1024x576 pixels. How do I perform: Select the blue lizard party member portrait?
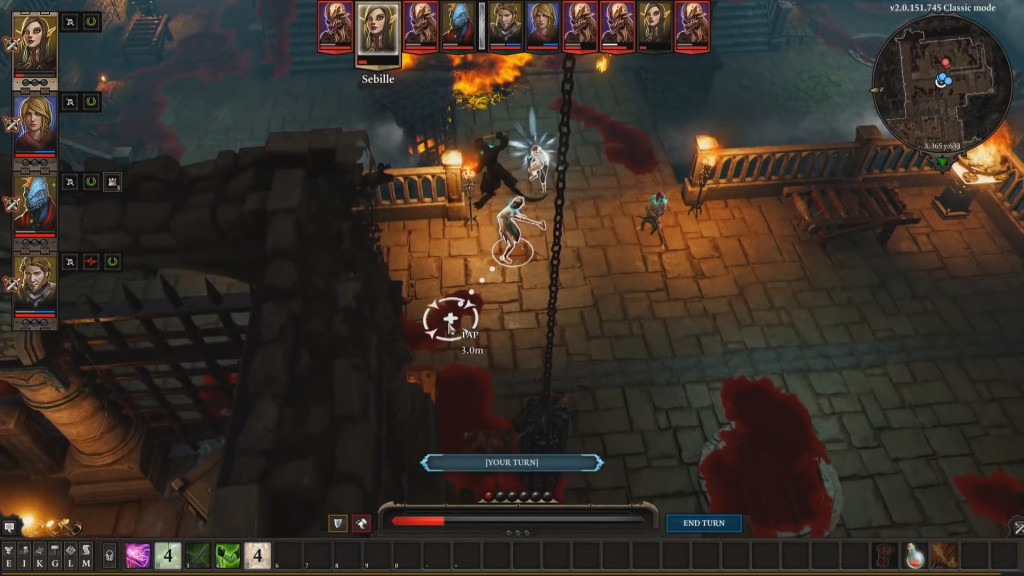coord(35,205)
